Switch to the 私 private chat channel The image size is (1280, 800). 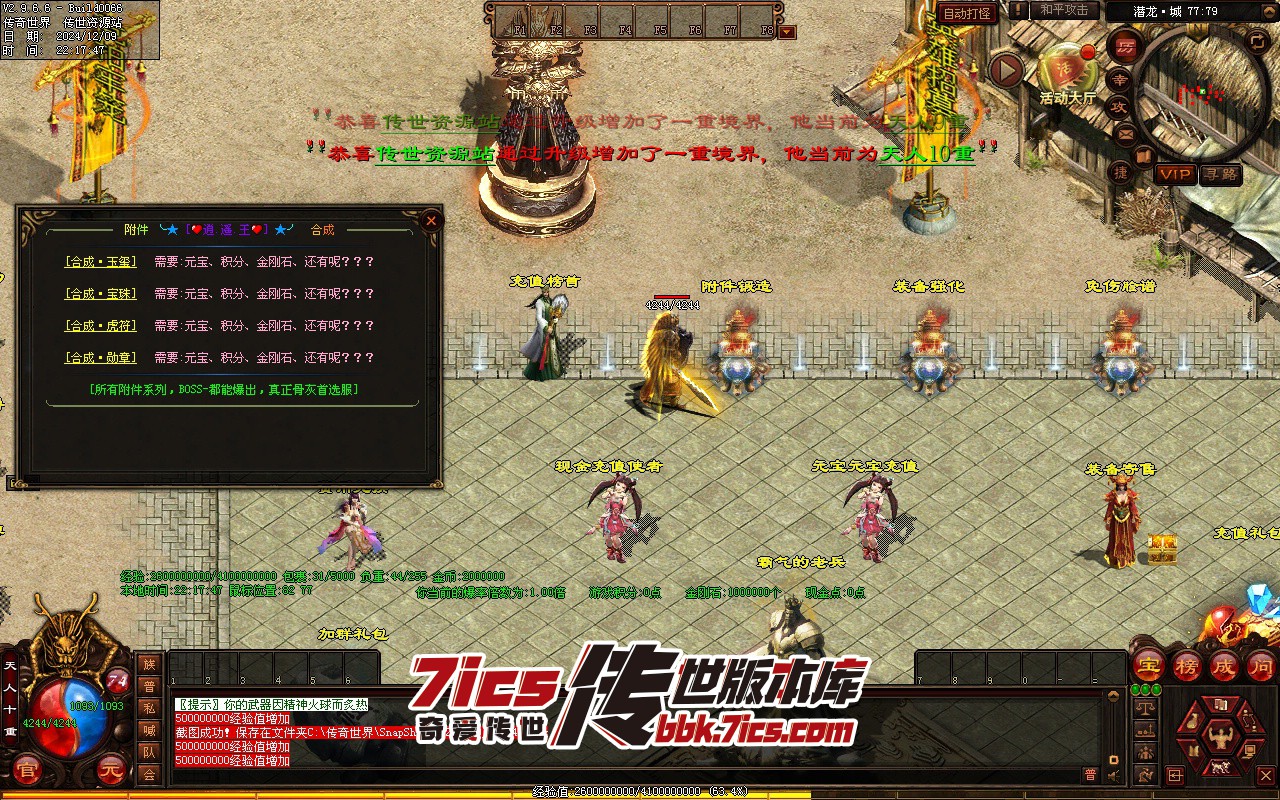point(149,709)
